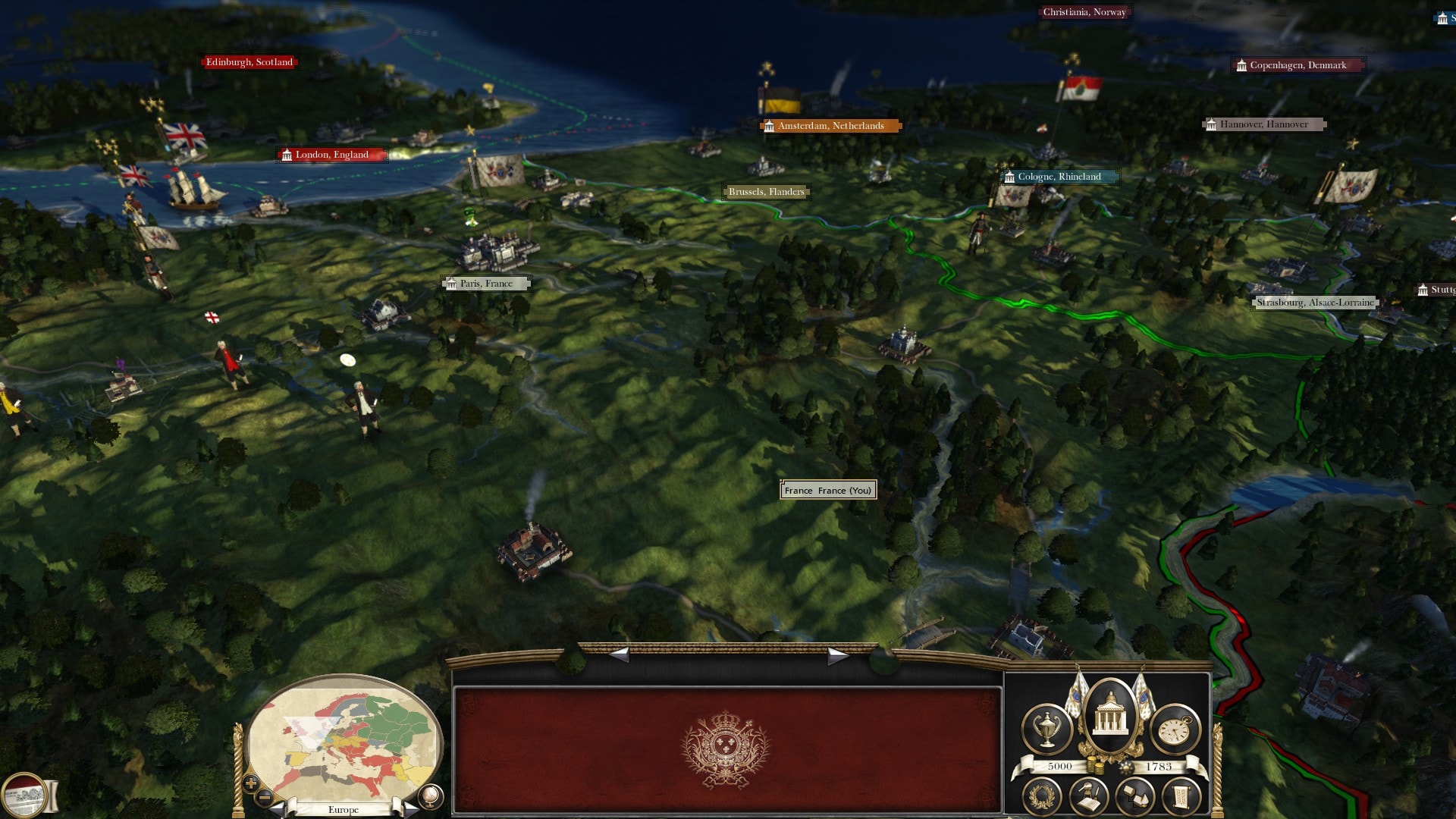Select the London, England city label
The width and height of the screenshot is (1456, 819).
tap(332, 155)
